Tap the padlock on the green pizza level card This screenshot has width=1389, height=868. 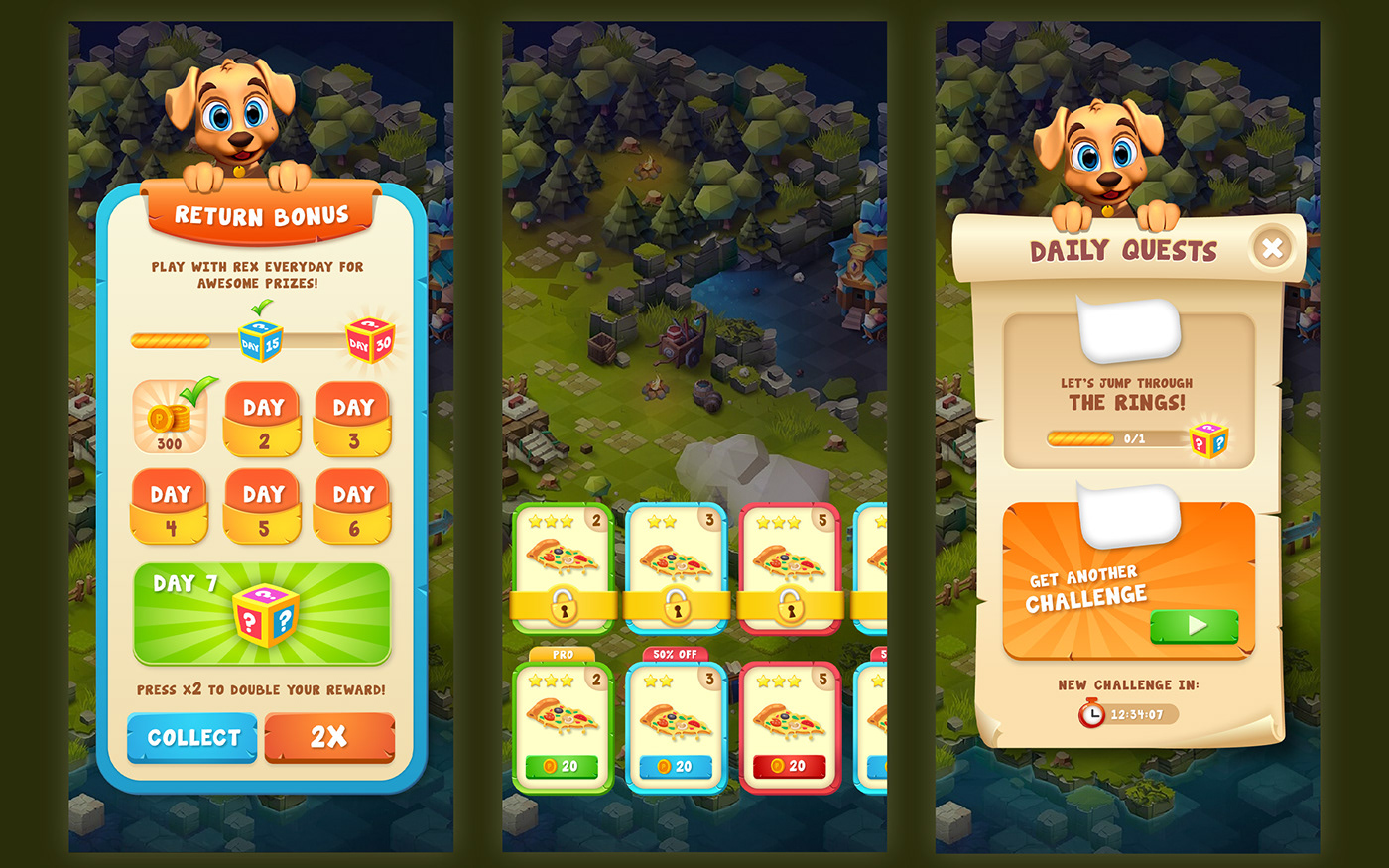pyautogui.click(x=563, y=606)
